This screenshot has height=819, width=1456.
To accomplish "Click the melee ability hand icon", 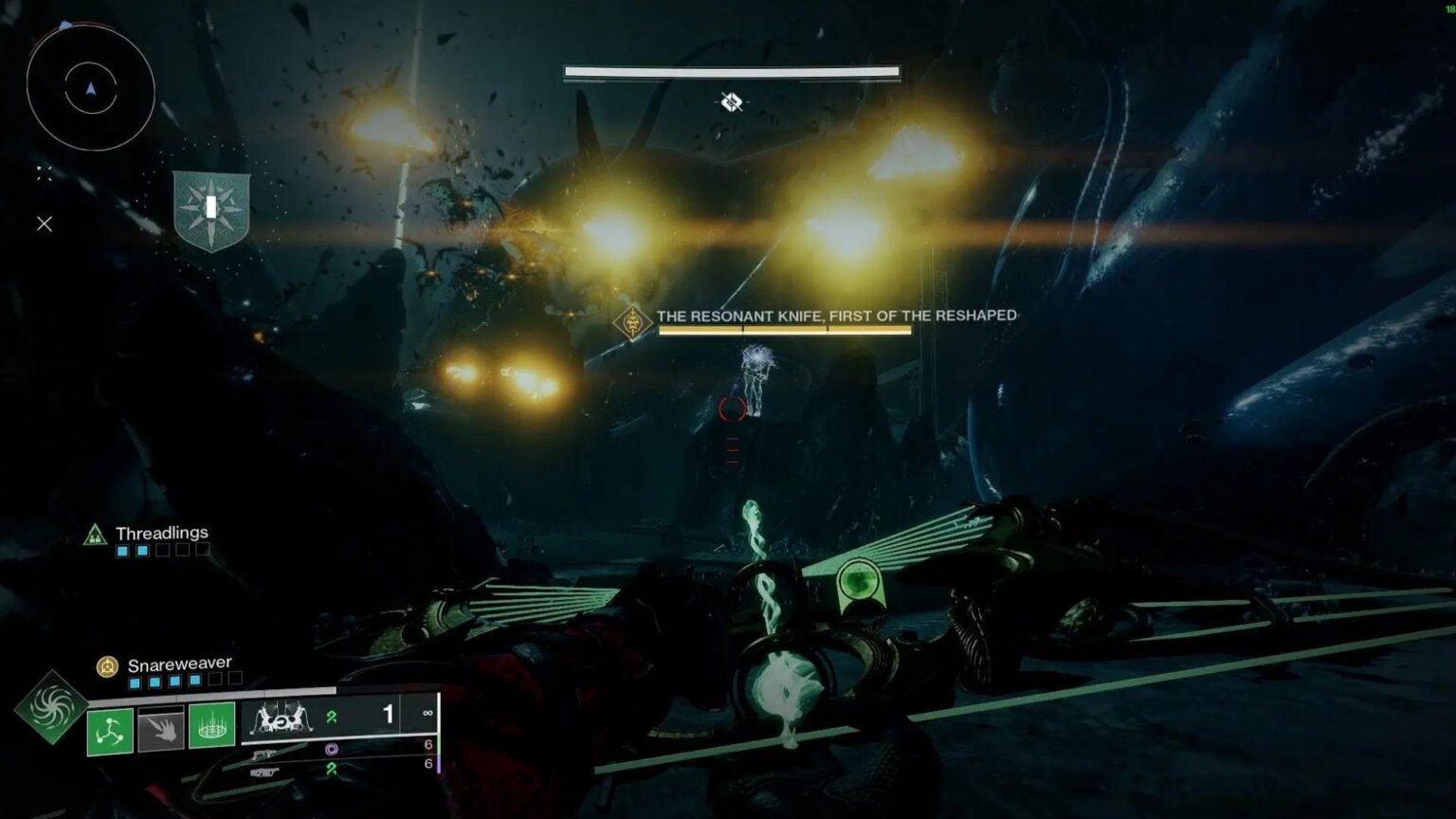I will [160, 730].
